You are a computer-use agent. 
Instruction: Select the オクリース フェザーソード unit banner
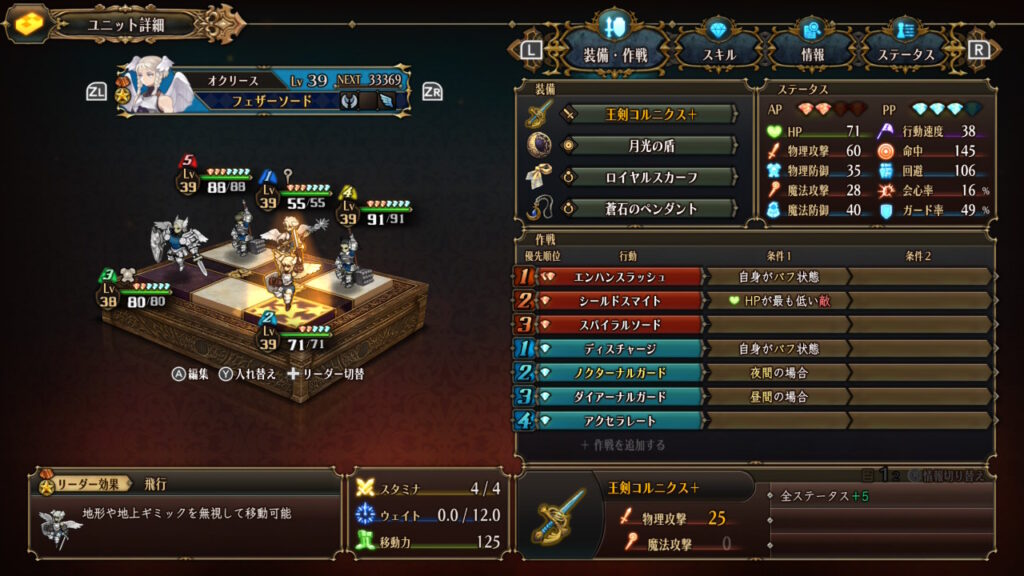[265, 90]
